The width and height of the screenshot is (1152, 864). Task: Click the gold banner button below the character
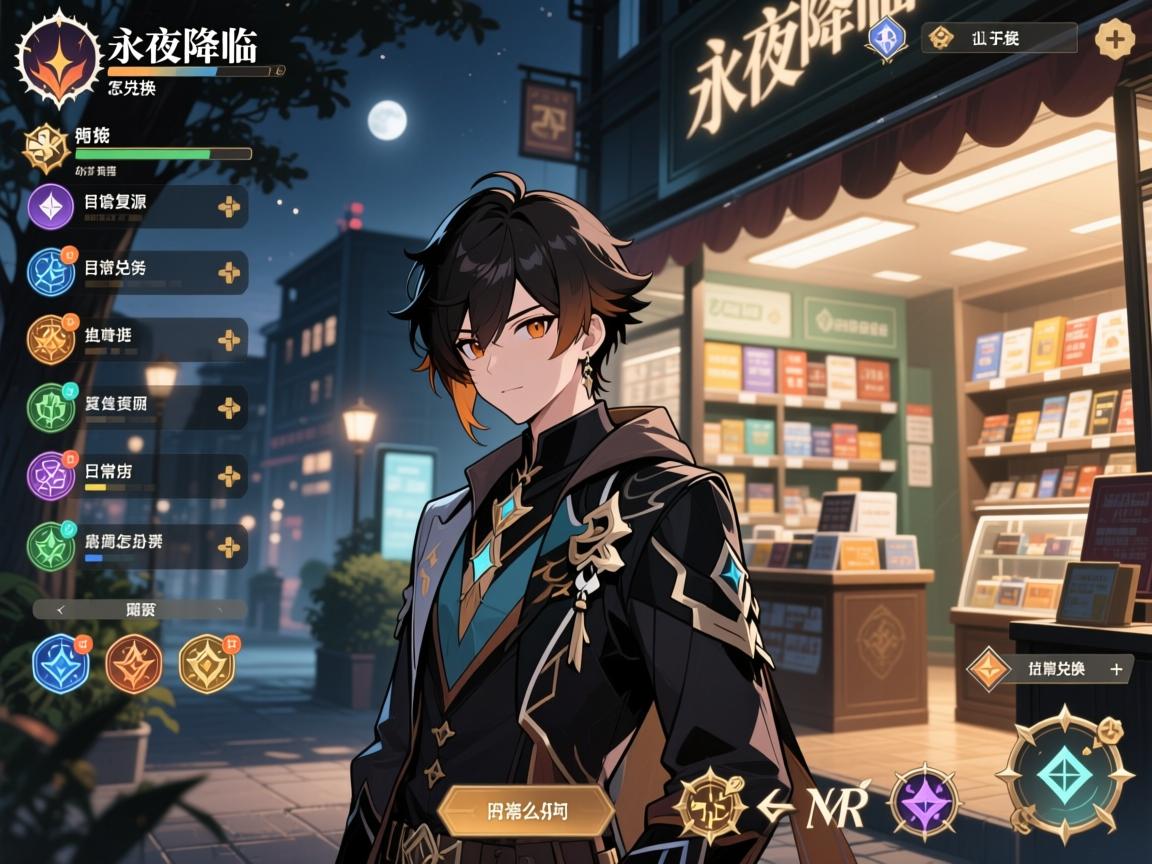527,811
